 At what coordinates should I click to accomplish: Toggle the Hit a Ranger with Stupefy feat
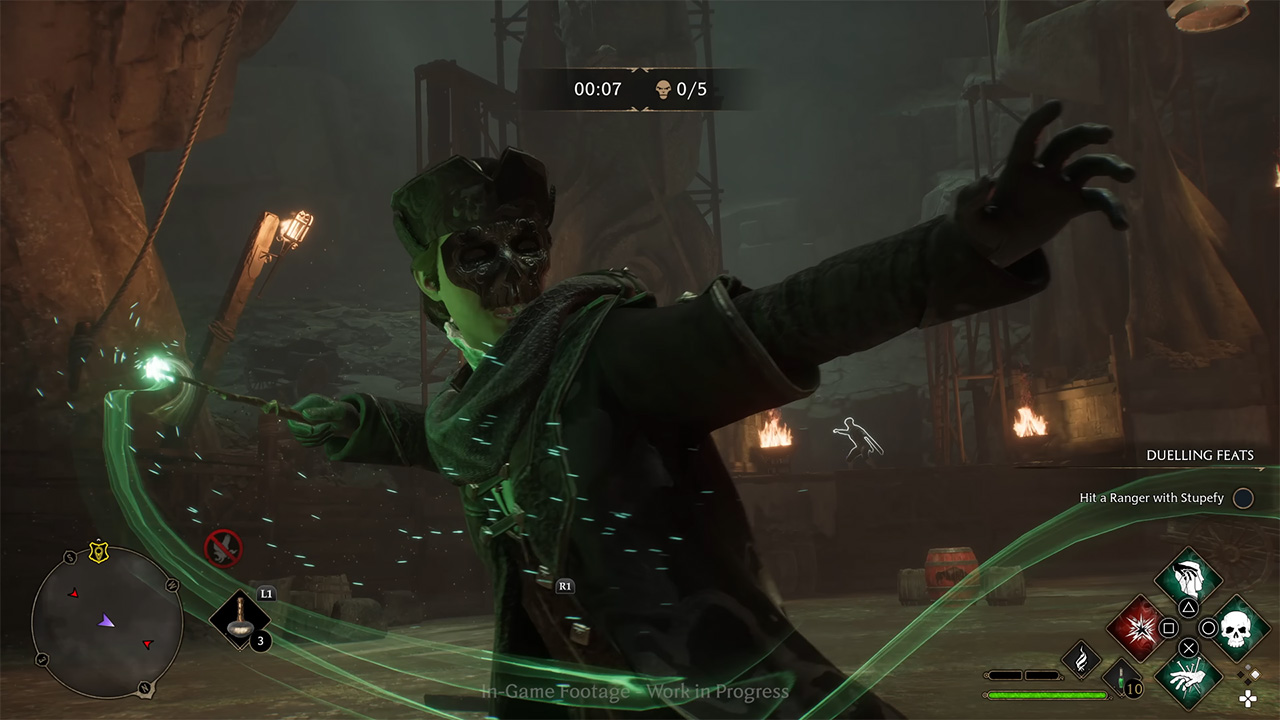[1242, 498]
